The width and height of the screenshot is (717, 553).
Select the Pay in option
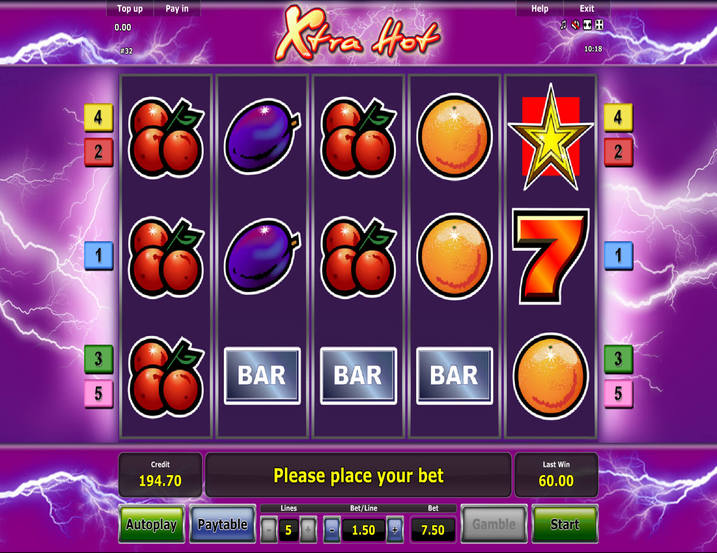click(177, 8)
